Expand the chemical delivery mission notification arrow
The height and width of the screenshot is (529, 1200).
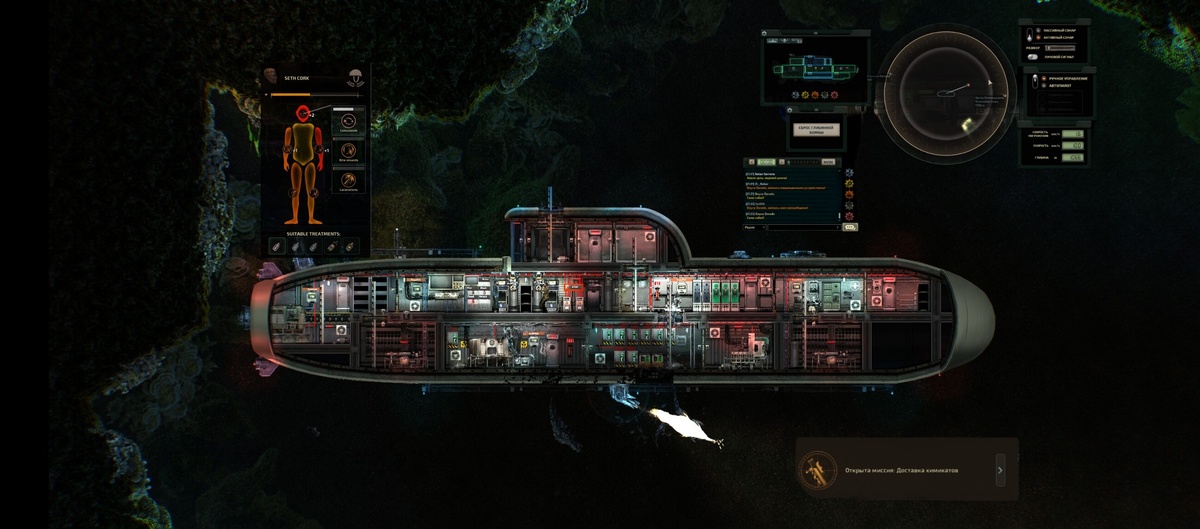(1001, 469)
